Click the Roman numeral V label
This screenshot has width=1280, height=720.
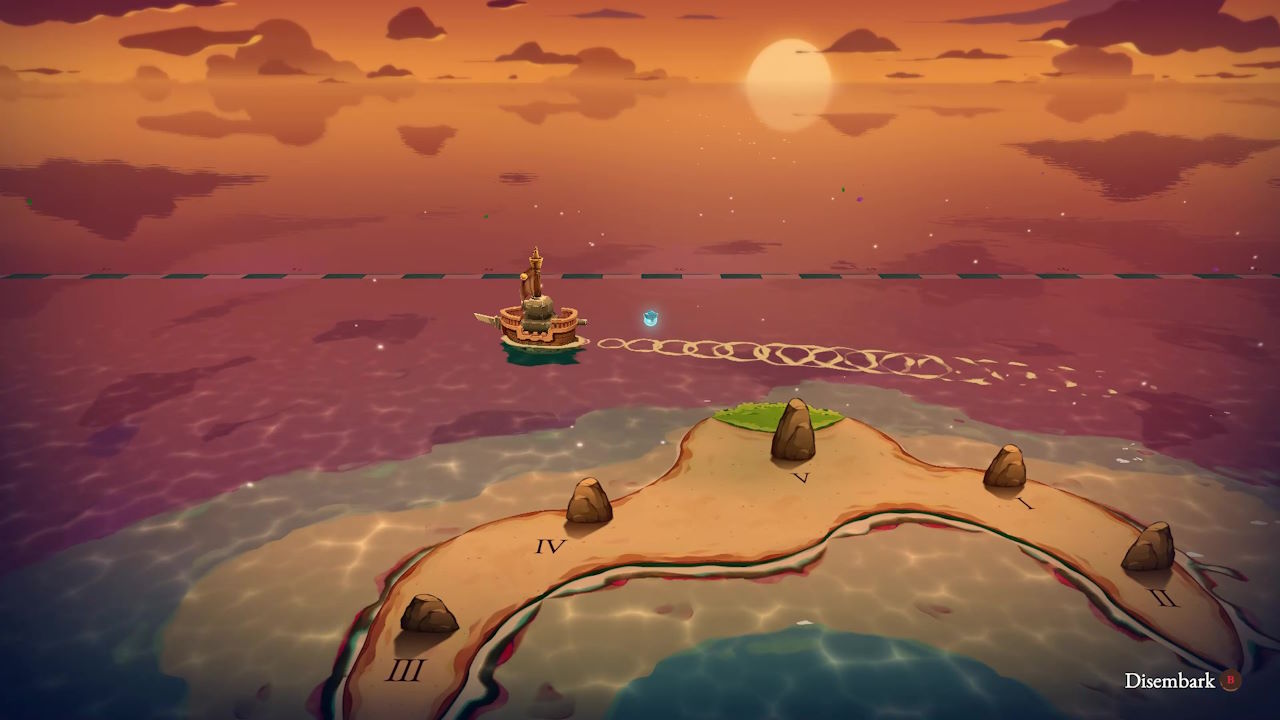pos(800,478)
